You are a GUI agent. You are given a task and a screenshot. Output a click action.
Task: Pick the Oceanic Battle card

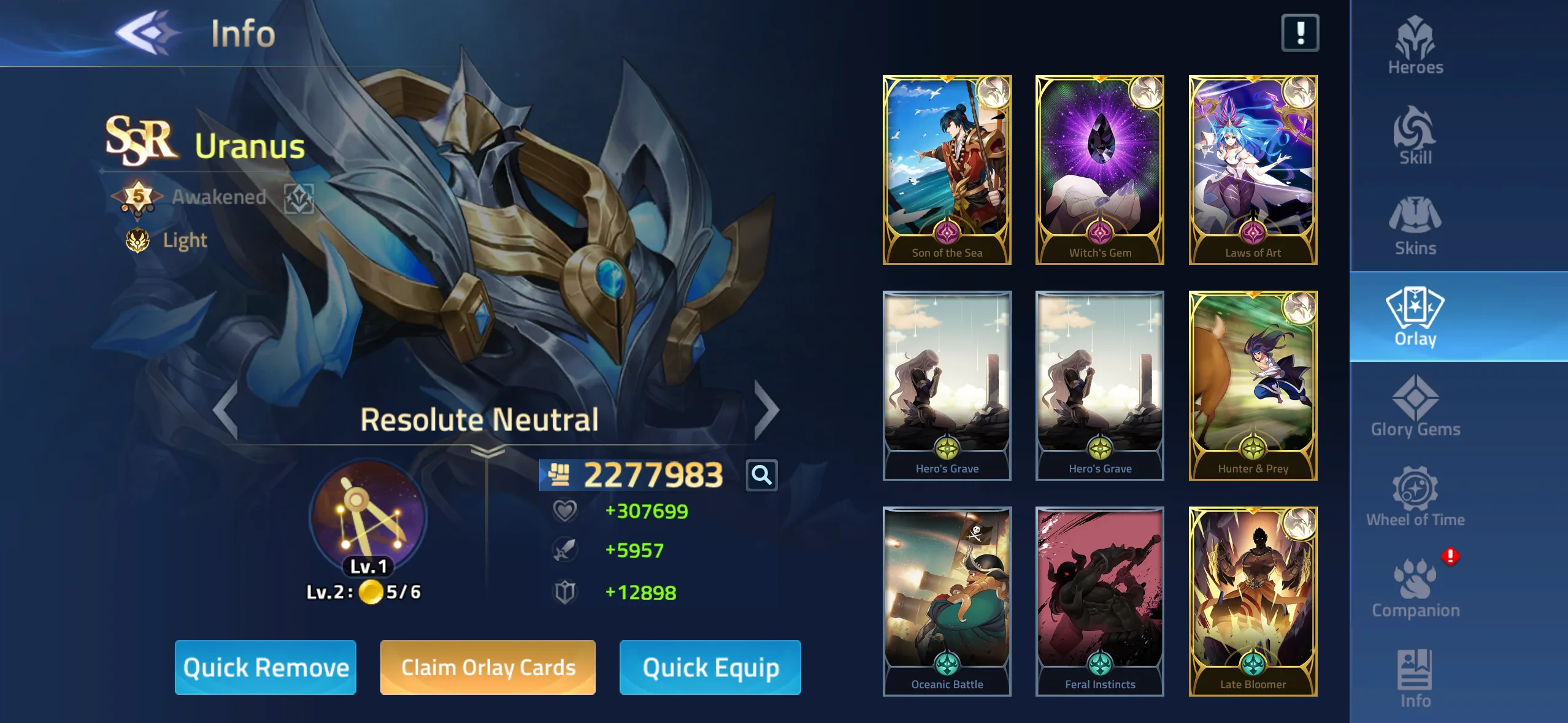947,602
